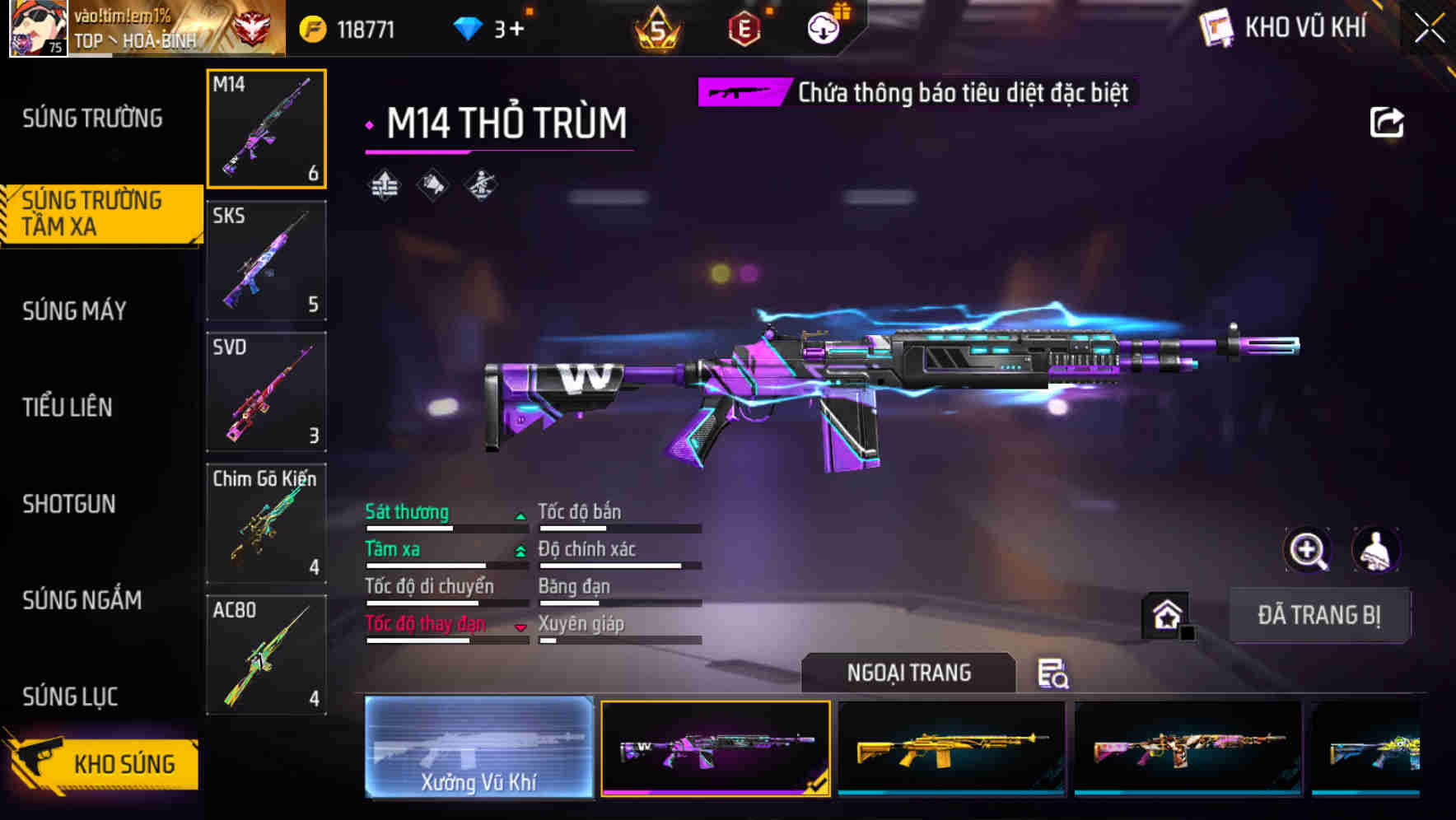This screenshot has height=820, width=1456.
Task: Open the Súng Ngắm category
Action: click(81, 601)
